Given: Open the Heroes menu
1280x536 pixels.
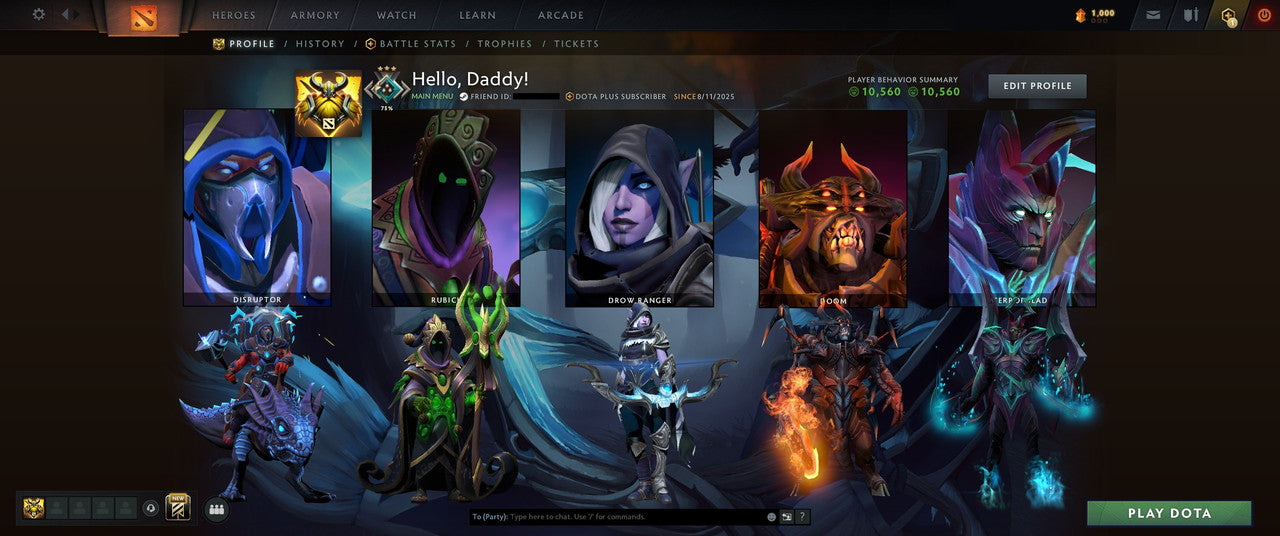Looking at the screenshot, I should (x=234, y=16).
